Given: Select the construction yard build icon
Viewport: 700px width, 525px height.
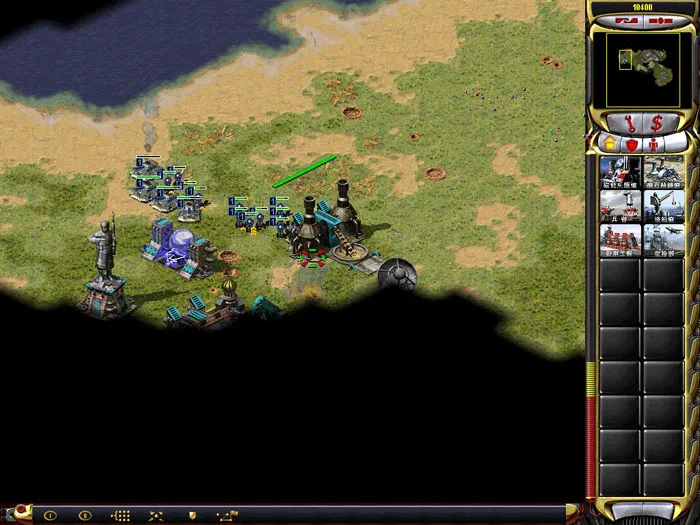Looking at the screenshot, I should click(x=620, y=172).
